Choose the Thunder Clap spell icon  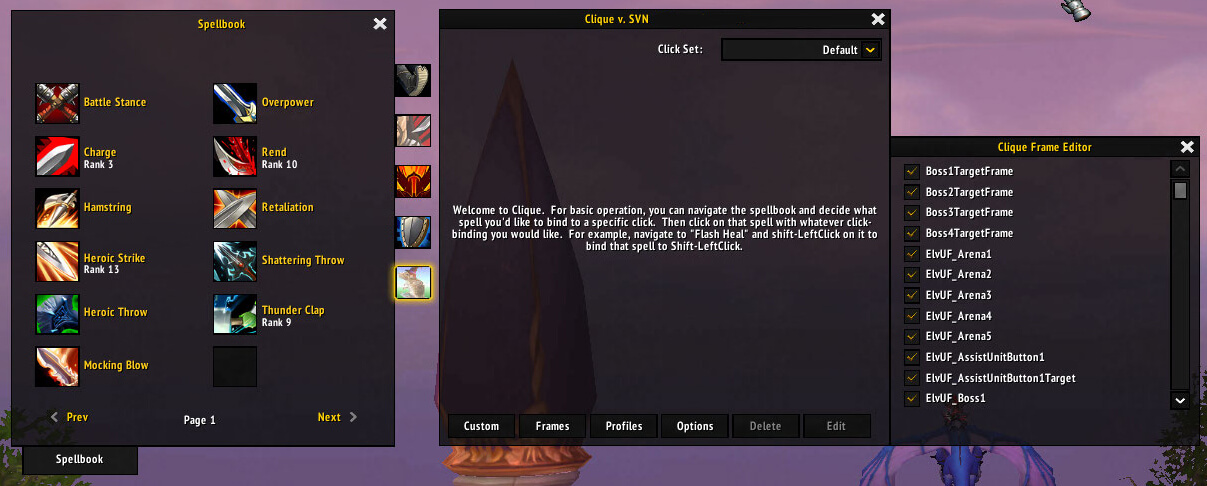click(235, 314)
